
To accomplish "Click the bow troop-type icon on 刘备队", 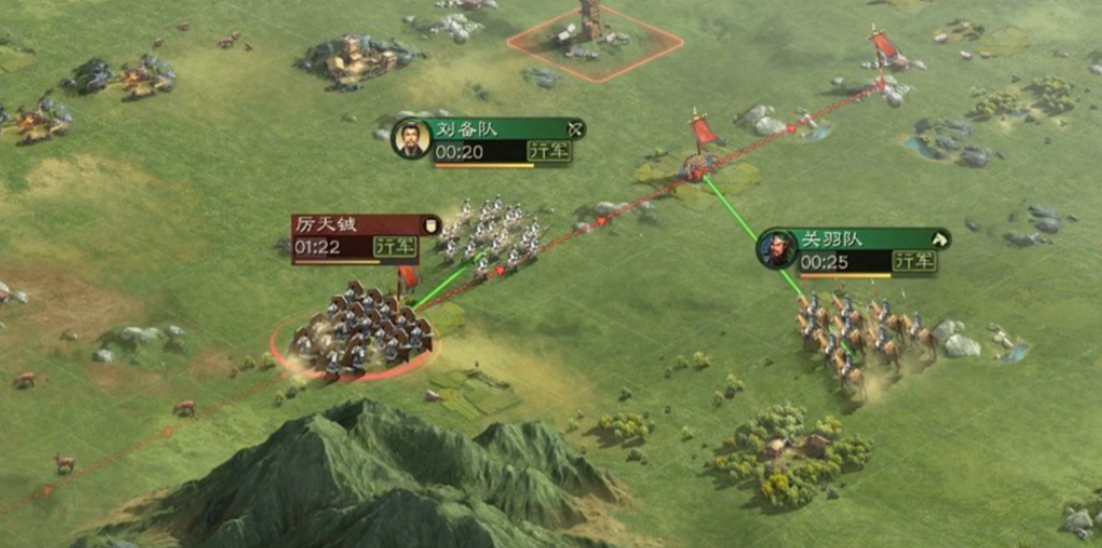I will click(574, 129).
